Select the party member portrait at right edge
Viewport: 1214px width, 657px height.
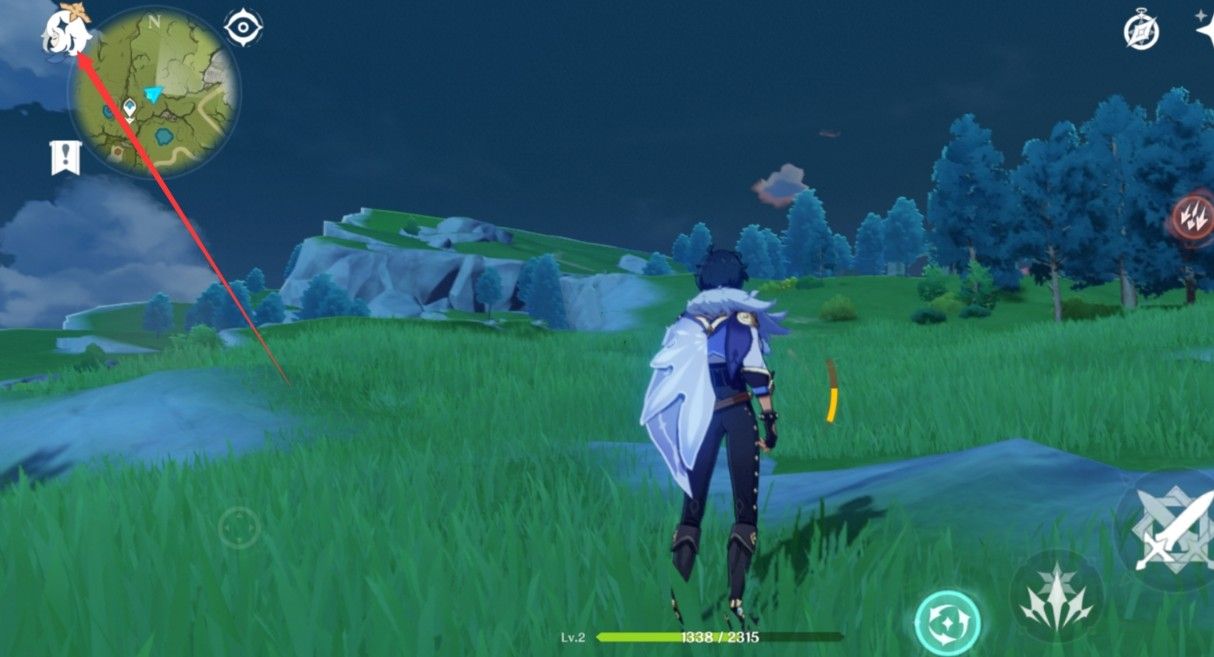click(x=1192, y=216)
